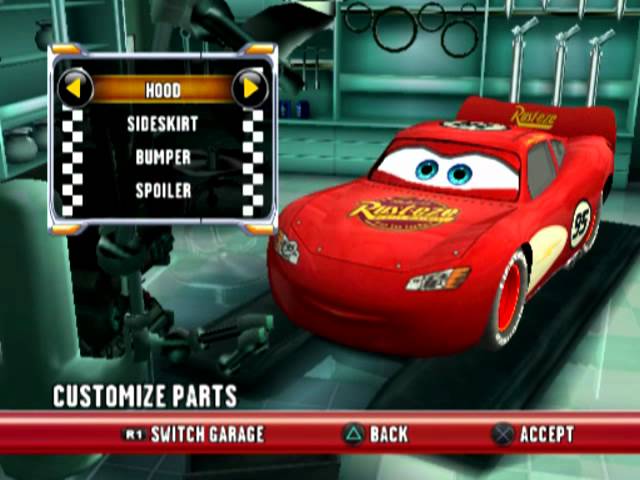Switch Garage using the bottom bar
The height and width of the screenshot is (480, 640).
click(193, 434)
